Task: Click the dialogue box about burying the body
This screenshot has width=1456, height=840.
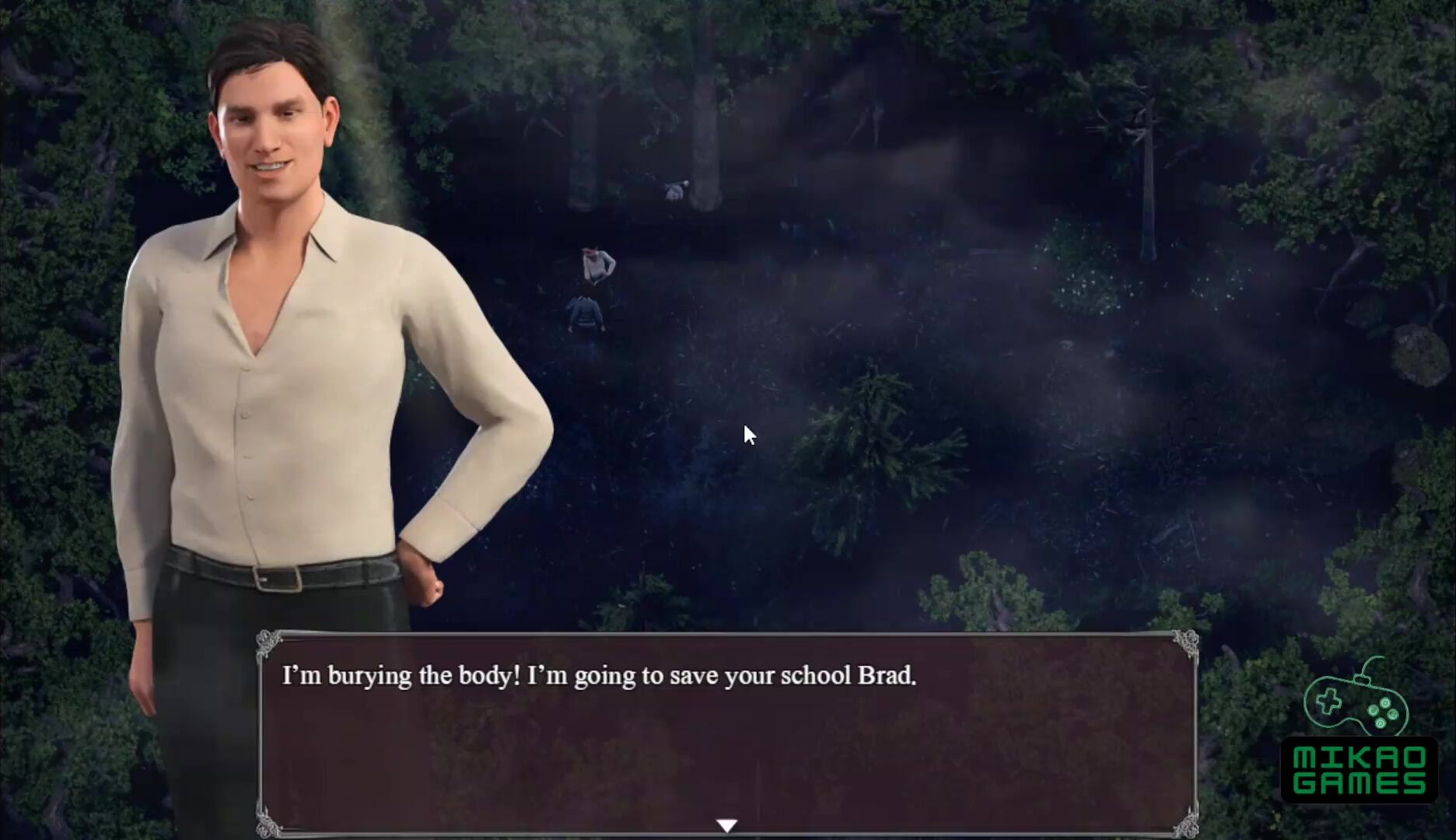Action: point(727,733)
